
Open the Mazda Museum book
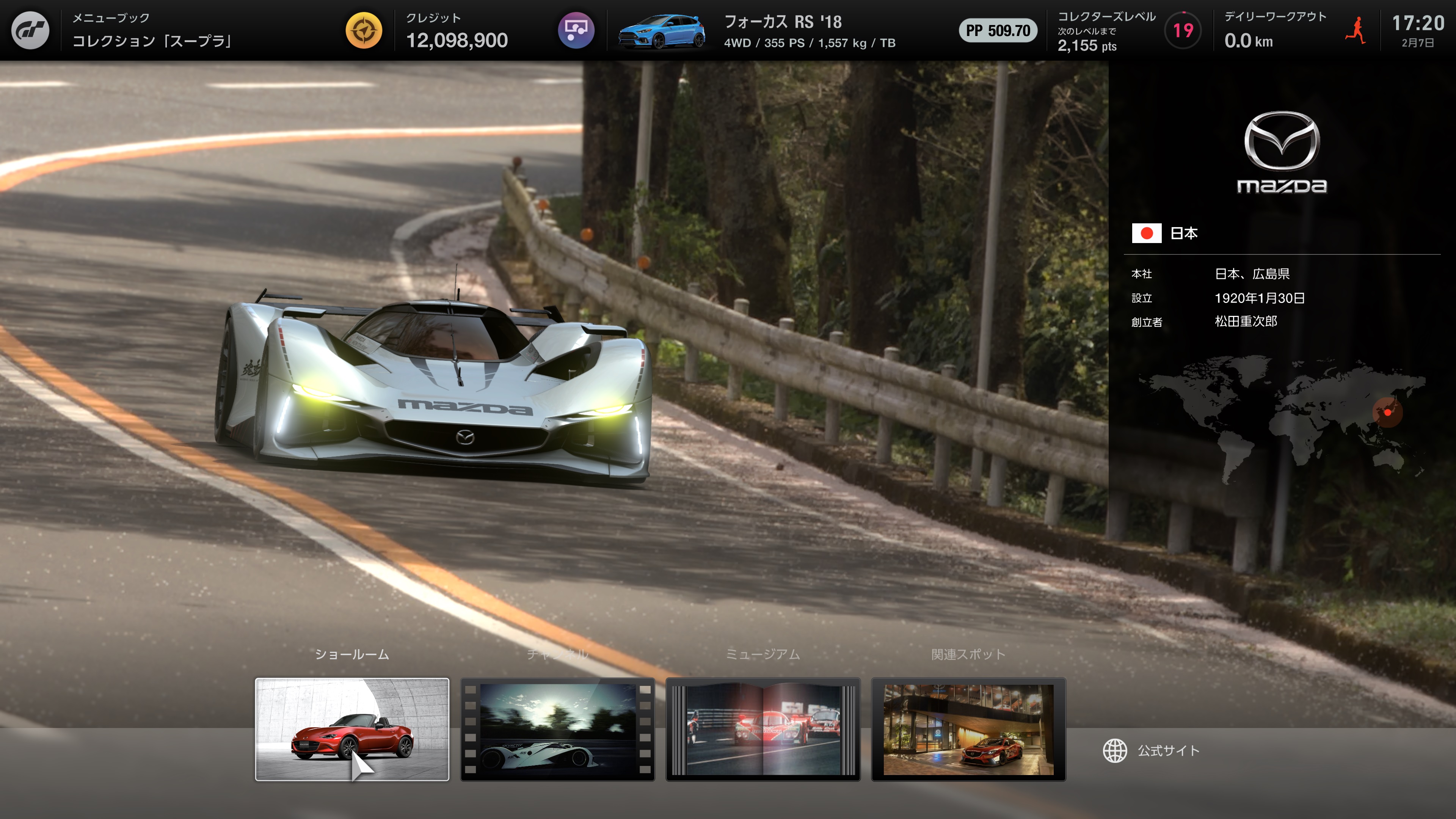763,729
